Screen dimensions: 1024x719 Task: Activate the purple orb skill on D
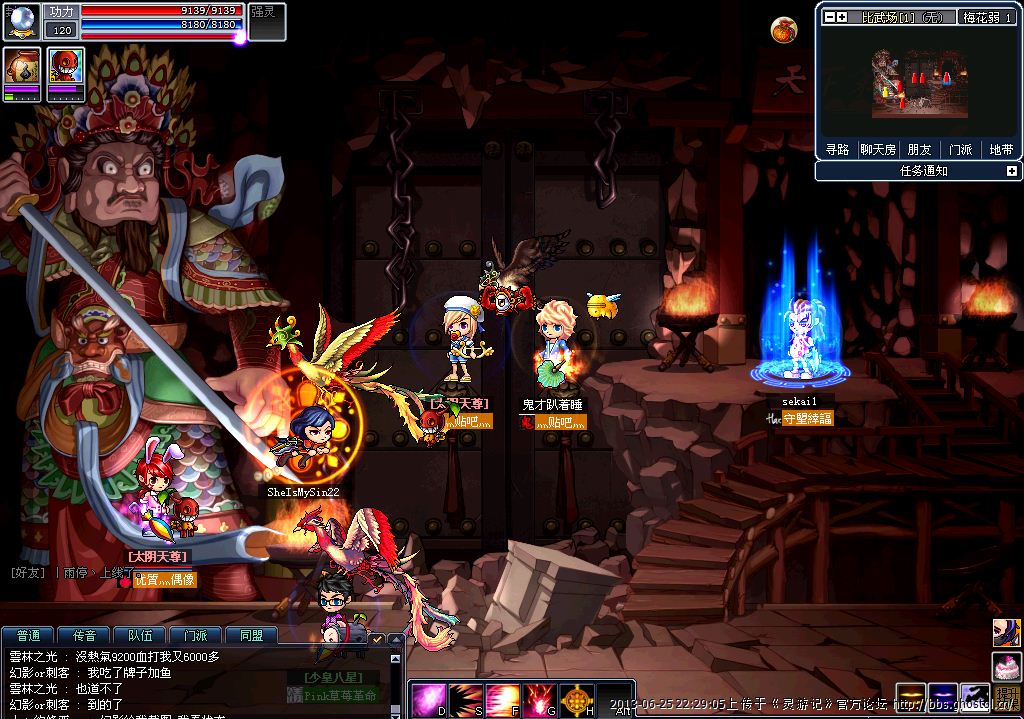428,697
